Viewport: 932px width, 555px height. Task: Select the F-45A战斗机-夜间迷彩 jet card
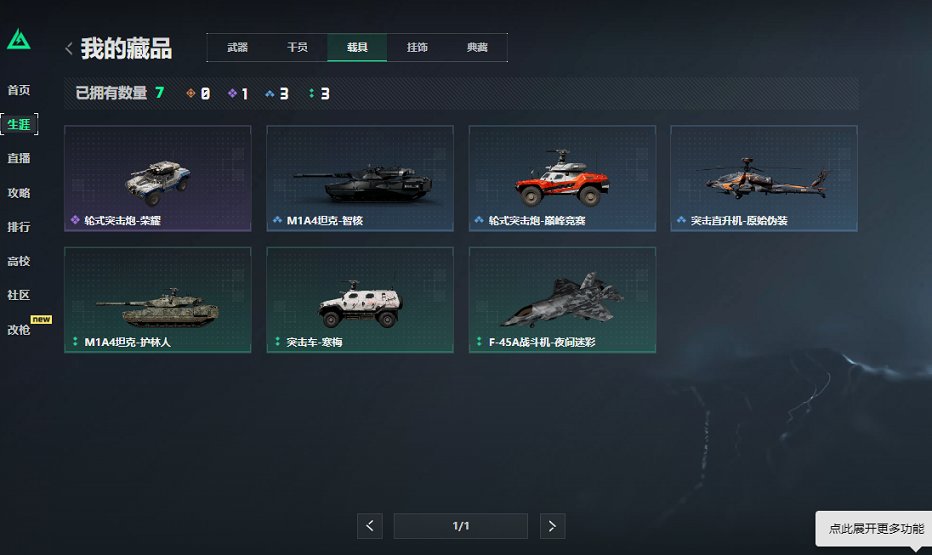point(562,300)
